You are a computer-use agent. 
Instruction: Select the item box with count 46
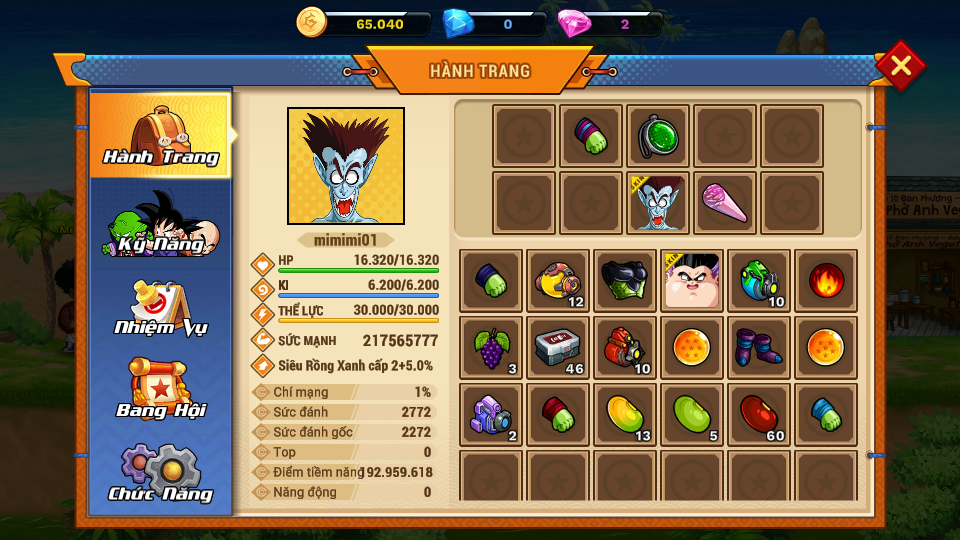pos(558,347)
